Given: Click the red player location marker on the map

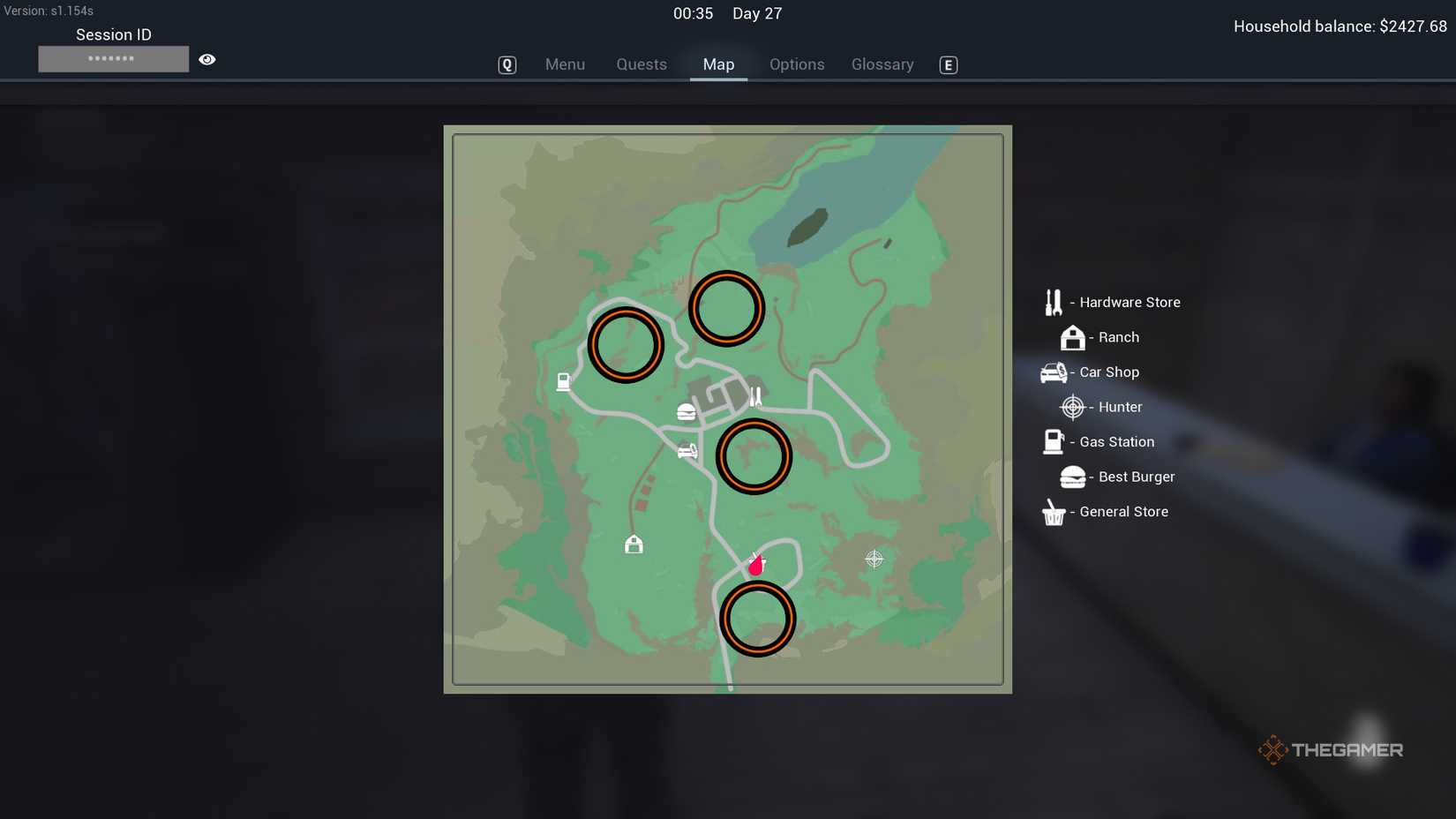Looking at the screenshot, I should [754, 565].
